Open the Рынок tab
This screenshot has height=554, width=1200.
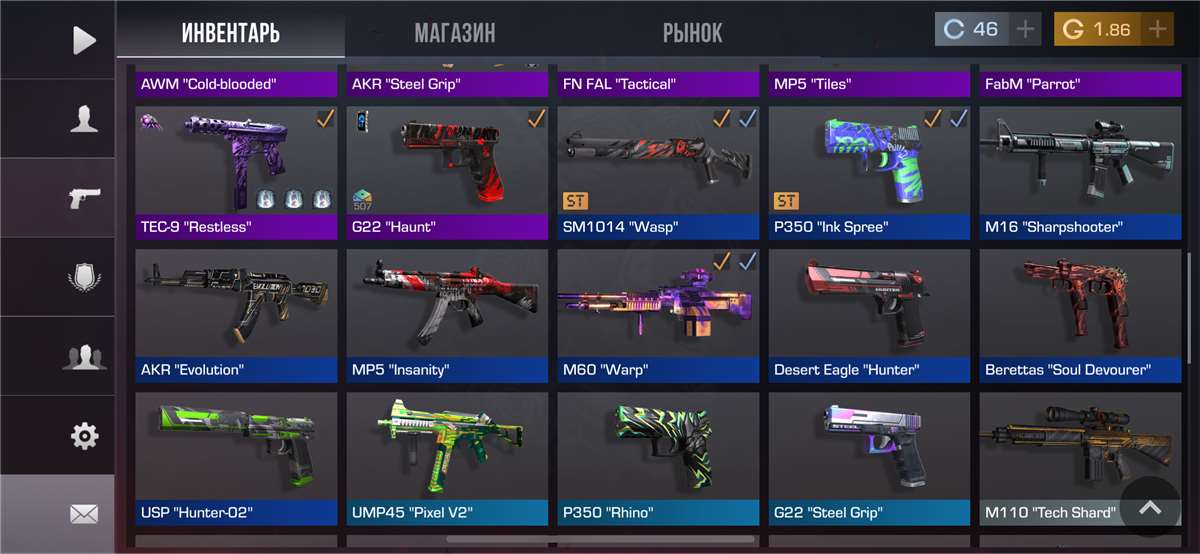tap(692, 33)
